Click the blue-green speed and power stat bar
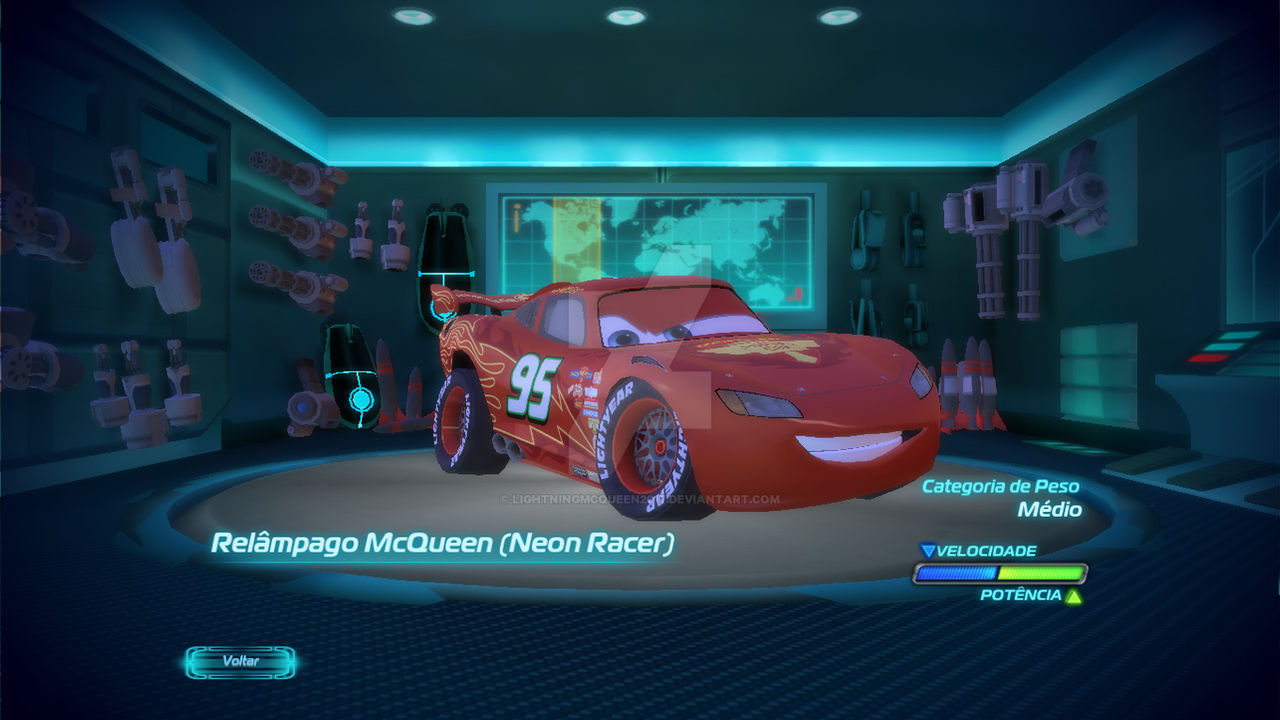The image size is (1280, 720). click(998, 573)
